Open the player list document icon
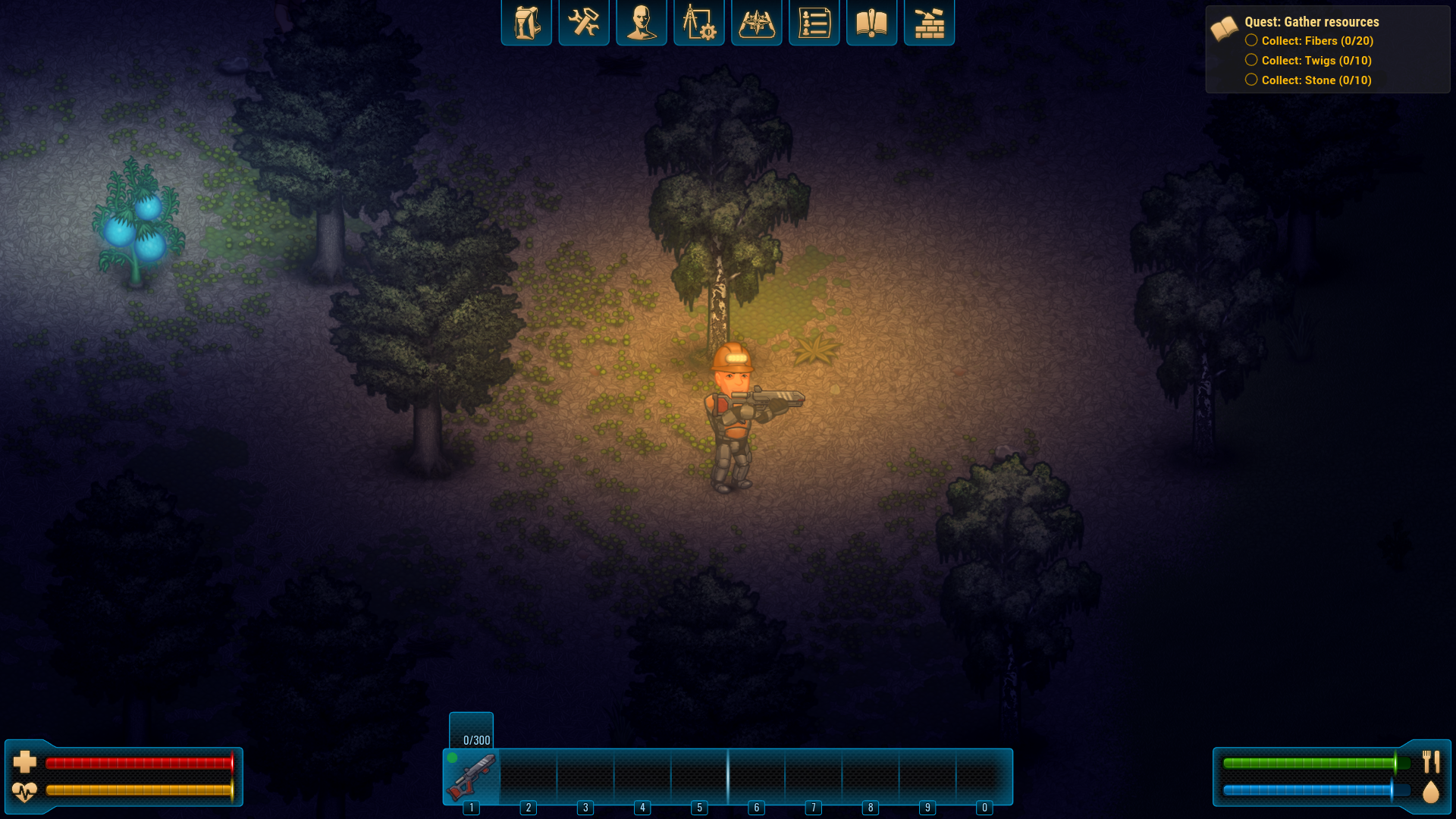 coord(814,22)
